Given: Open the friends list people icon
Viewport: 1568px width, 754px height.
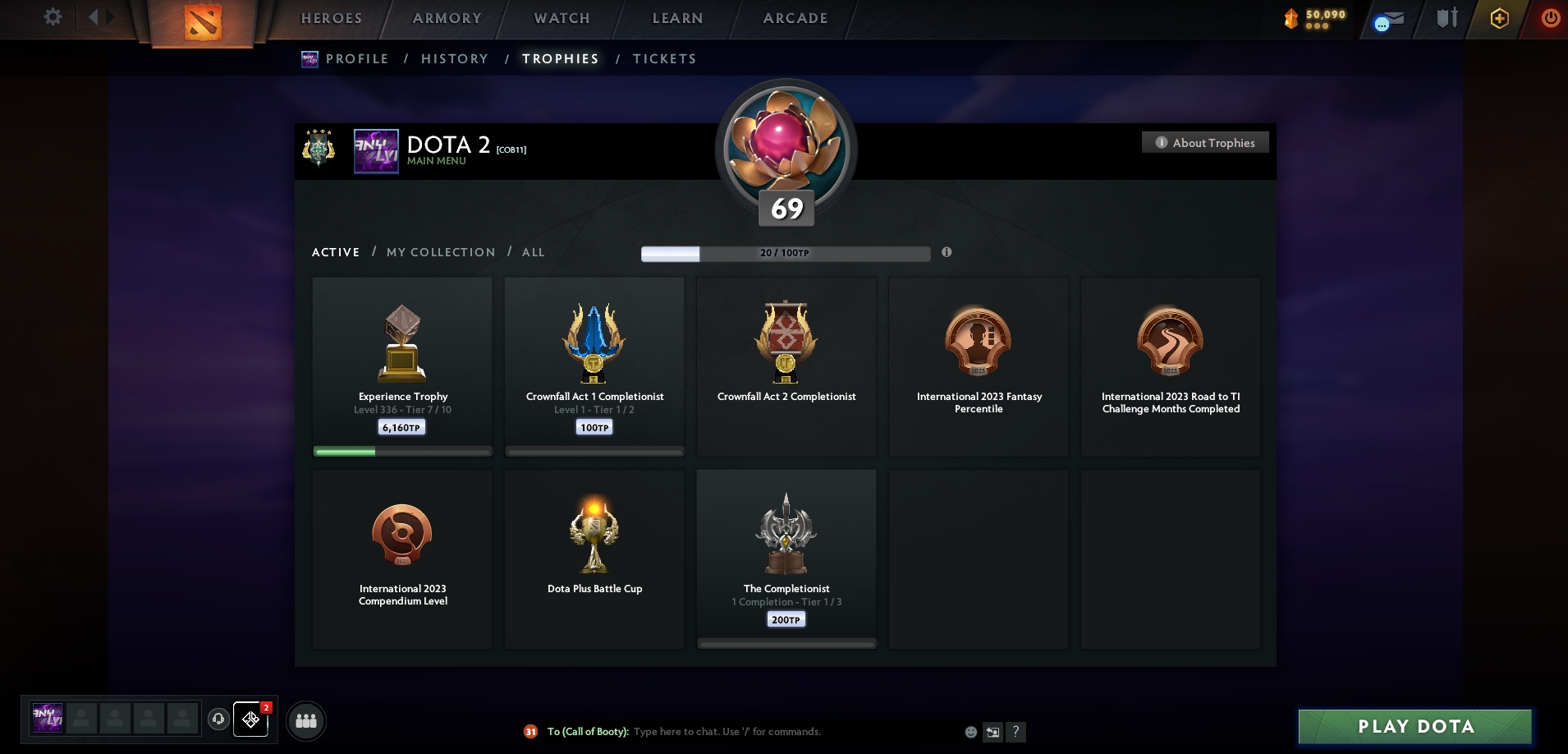Looking at the screenshot, I should [305, 721].
